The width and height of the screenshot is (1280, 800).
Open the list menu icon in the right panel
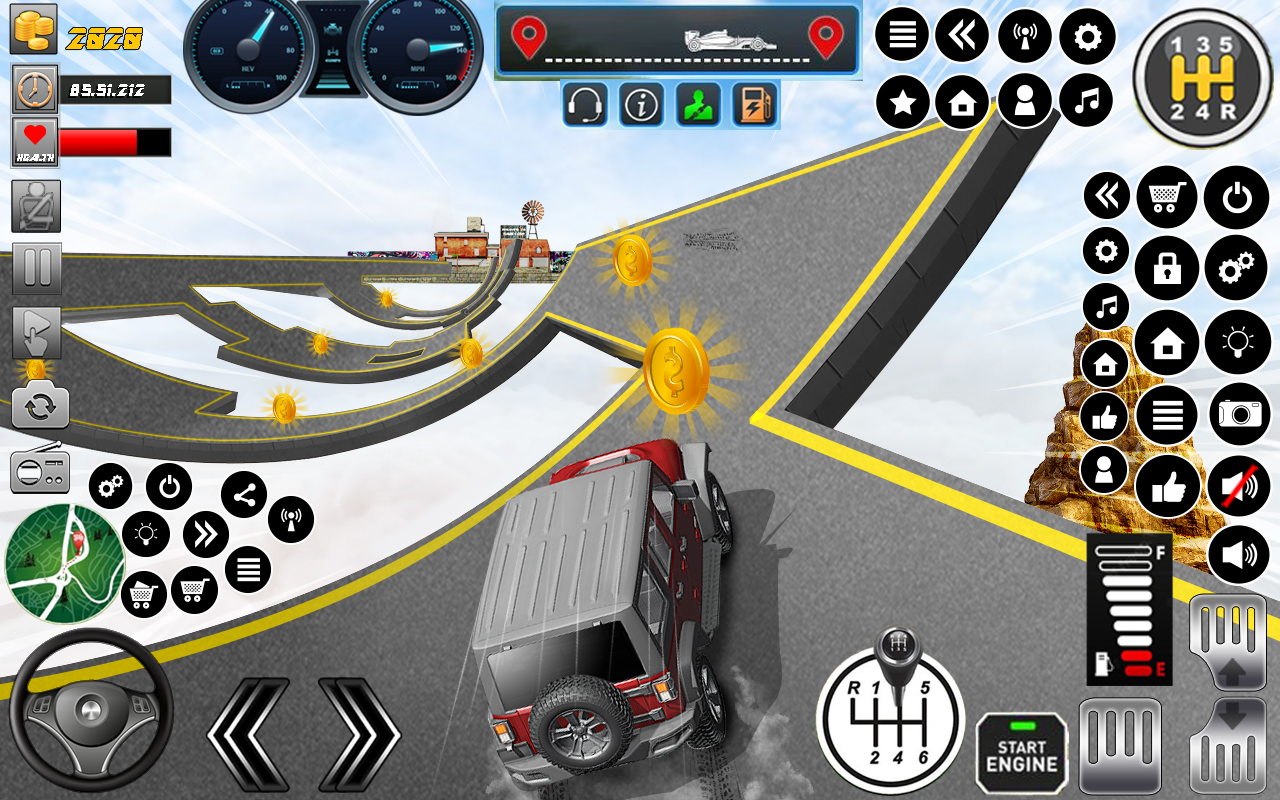click(x=1166, y=414)
